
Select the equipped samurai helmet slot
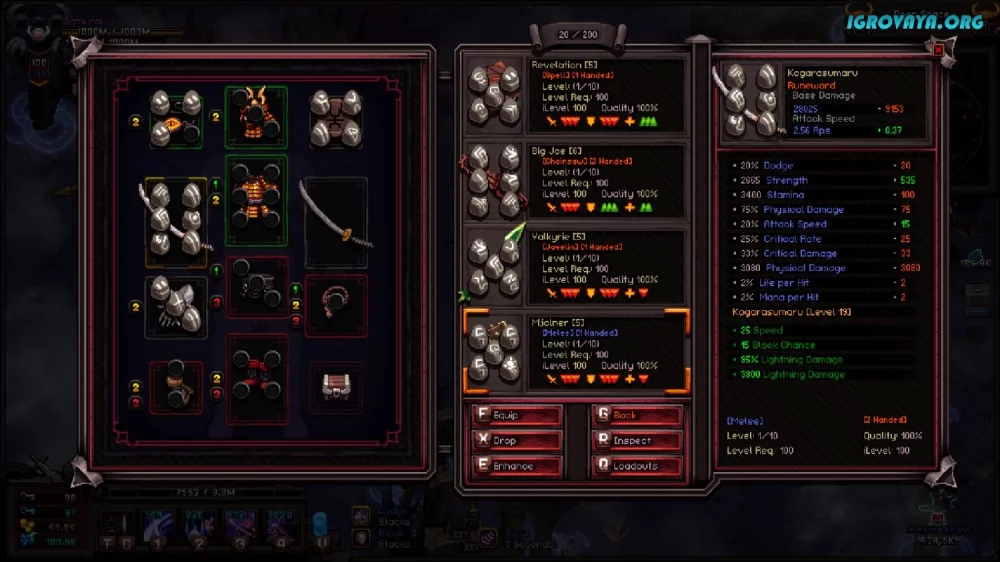point(256,116)
